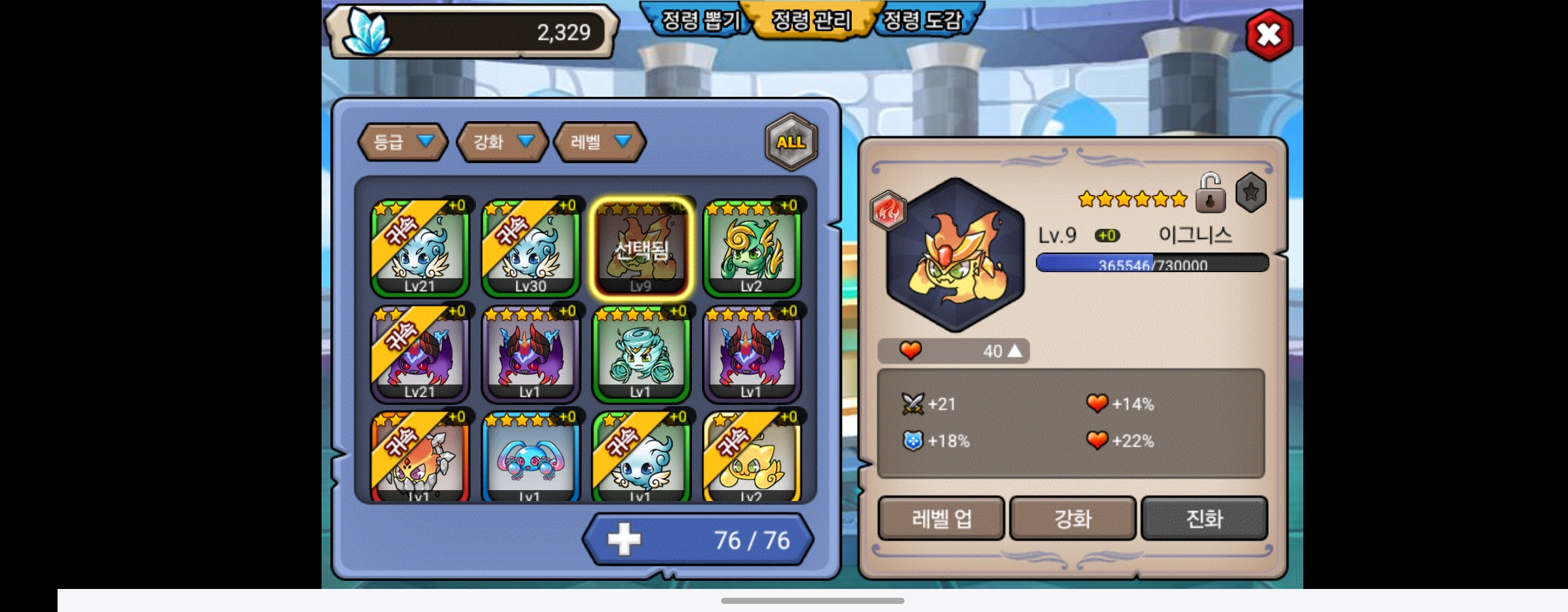Click the 진화 evolve button
This screenshot has width=1568, height=612.
(x=1204, y=519)
